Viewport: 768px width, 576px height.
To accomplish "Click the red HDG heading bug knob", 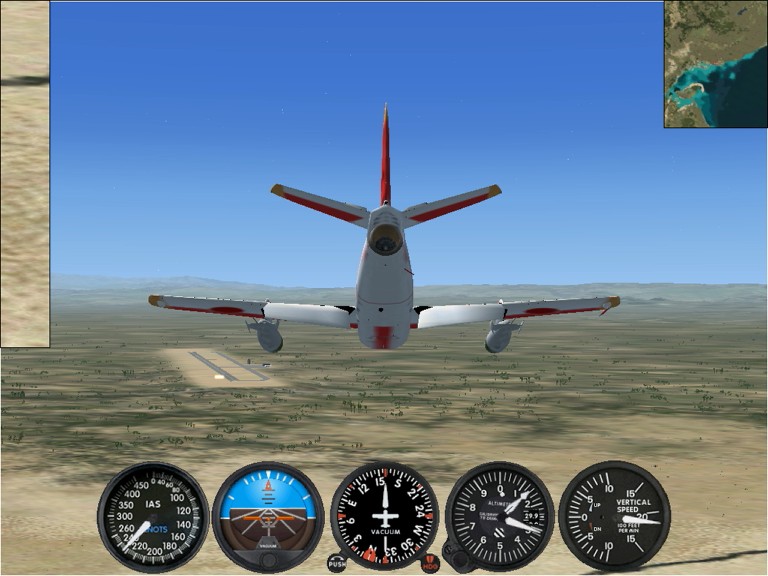I will pos(430,563).
